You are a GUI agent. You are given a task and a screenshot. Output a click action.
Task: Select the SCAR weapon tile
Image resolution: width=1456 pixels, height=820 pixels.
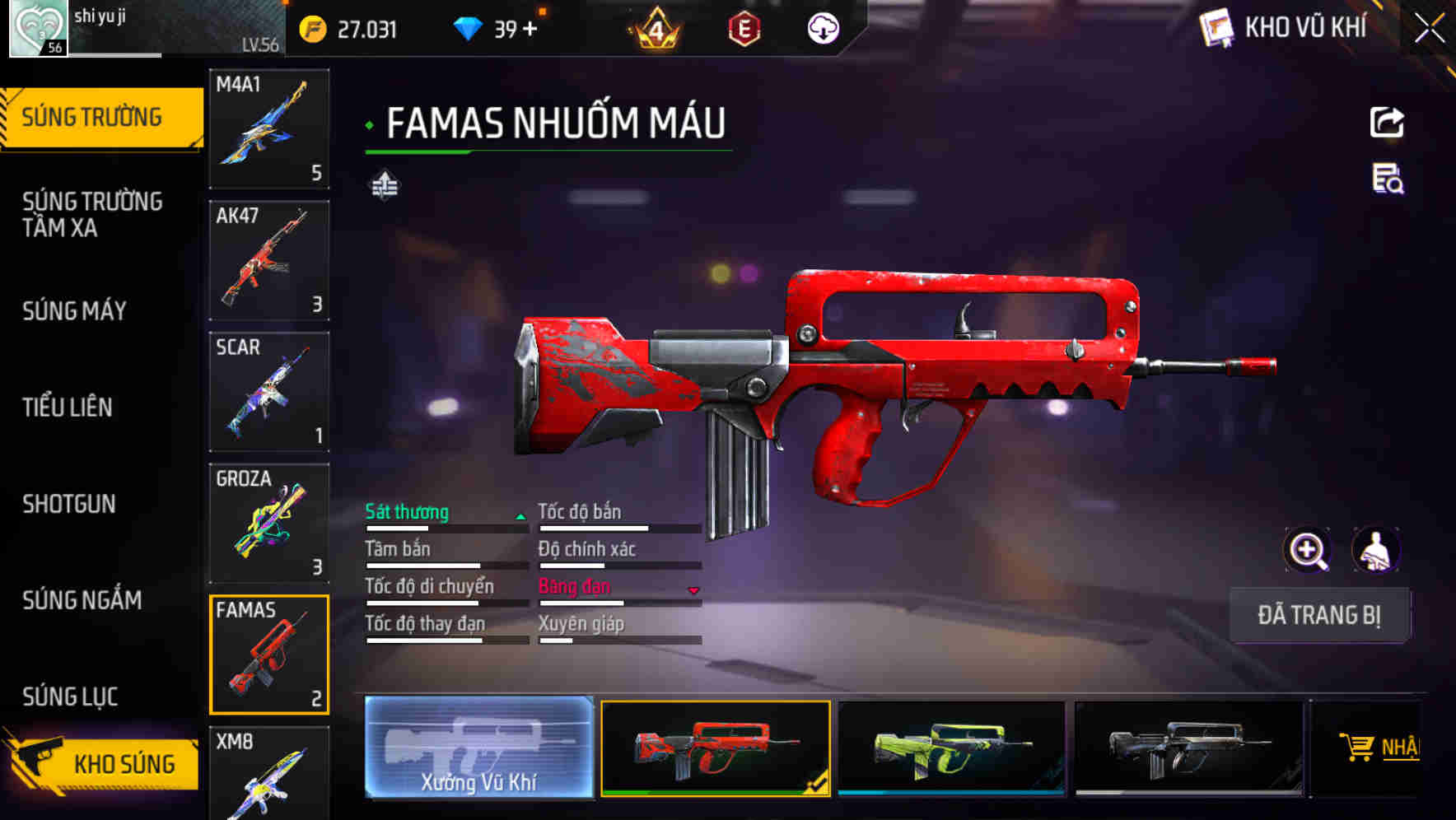pyautogui.click(x=269, y=392)
